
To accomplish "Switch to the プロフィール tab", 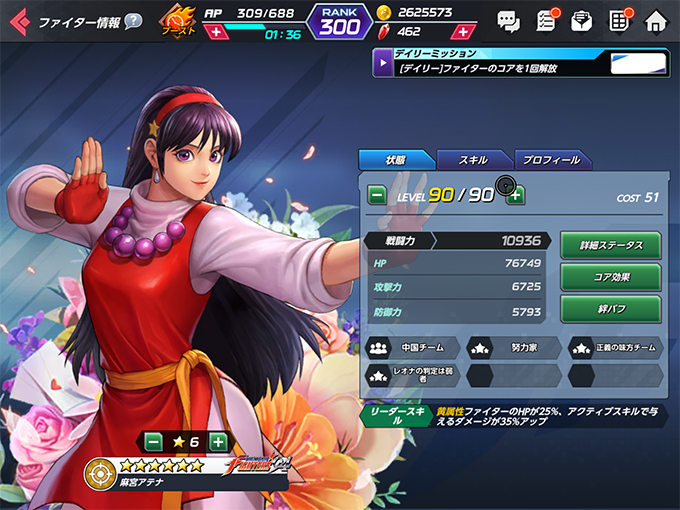I will click(552, 160).
